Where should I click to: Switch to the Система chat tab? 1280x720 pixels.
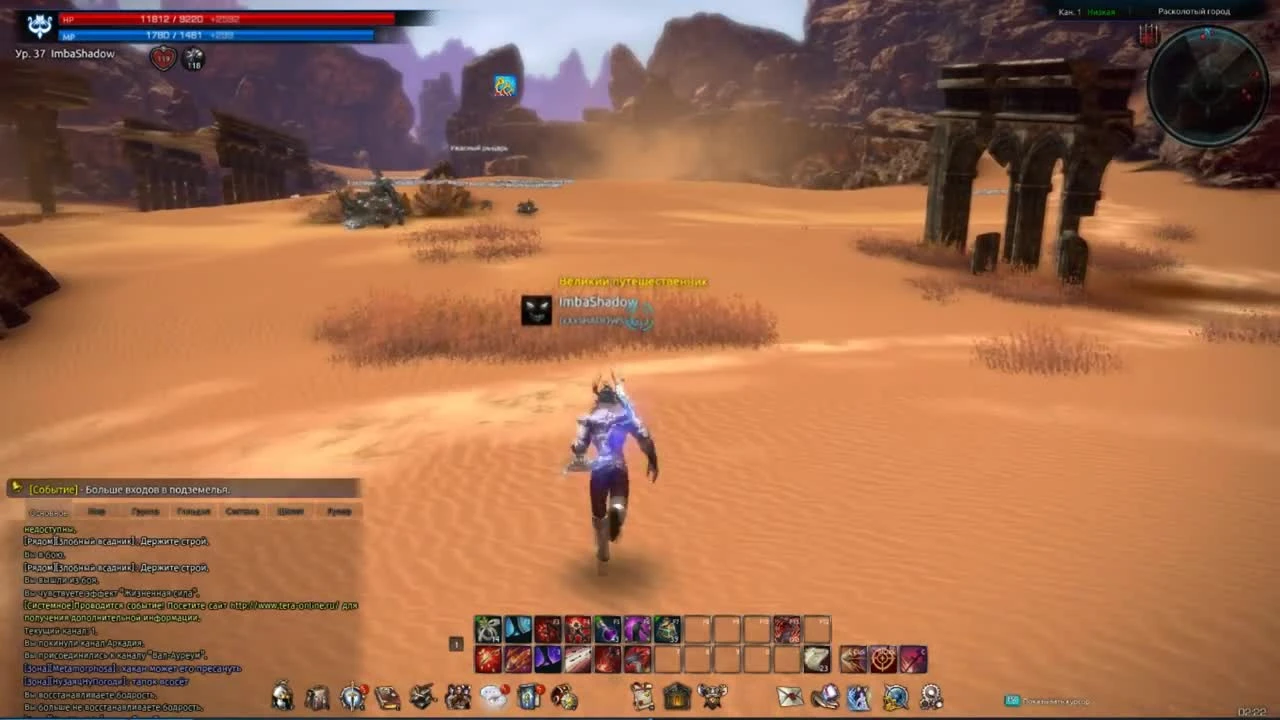point(242,511)
